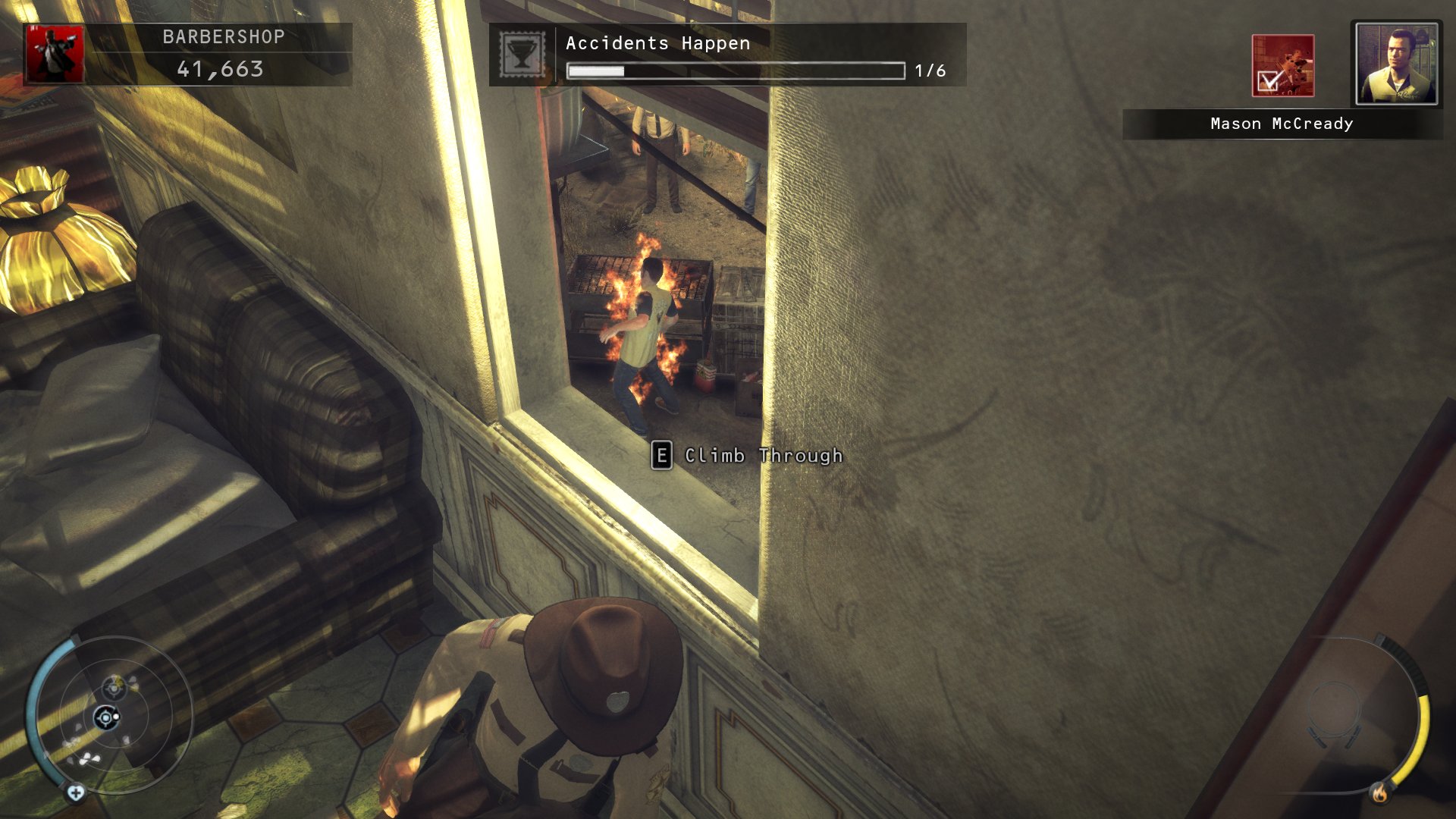The image size is (1456, 819).
Task: Click the Accidents Happen challenge trophy icon
Action: click(x=522, y=55)
